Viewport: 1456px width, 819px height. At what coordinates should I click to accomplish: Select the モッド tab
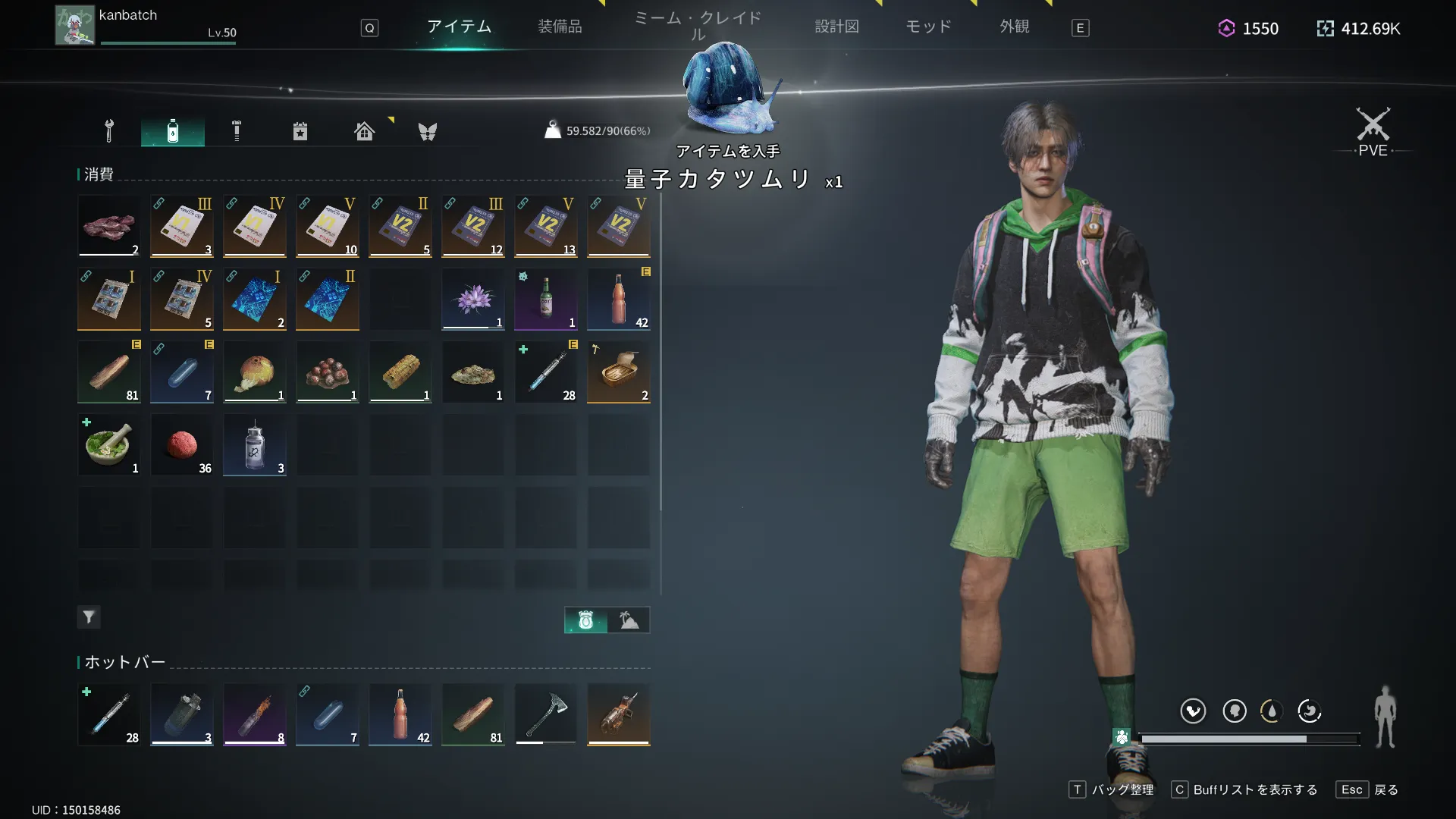(x=928, y=27)
